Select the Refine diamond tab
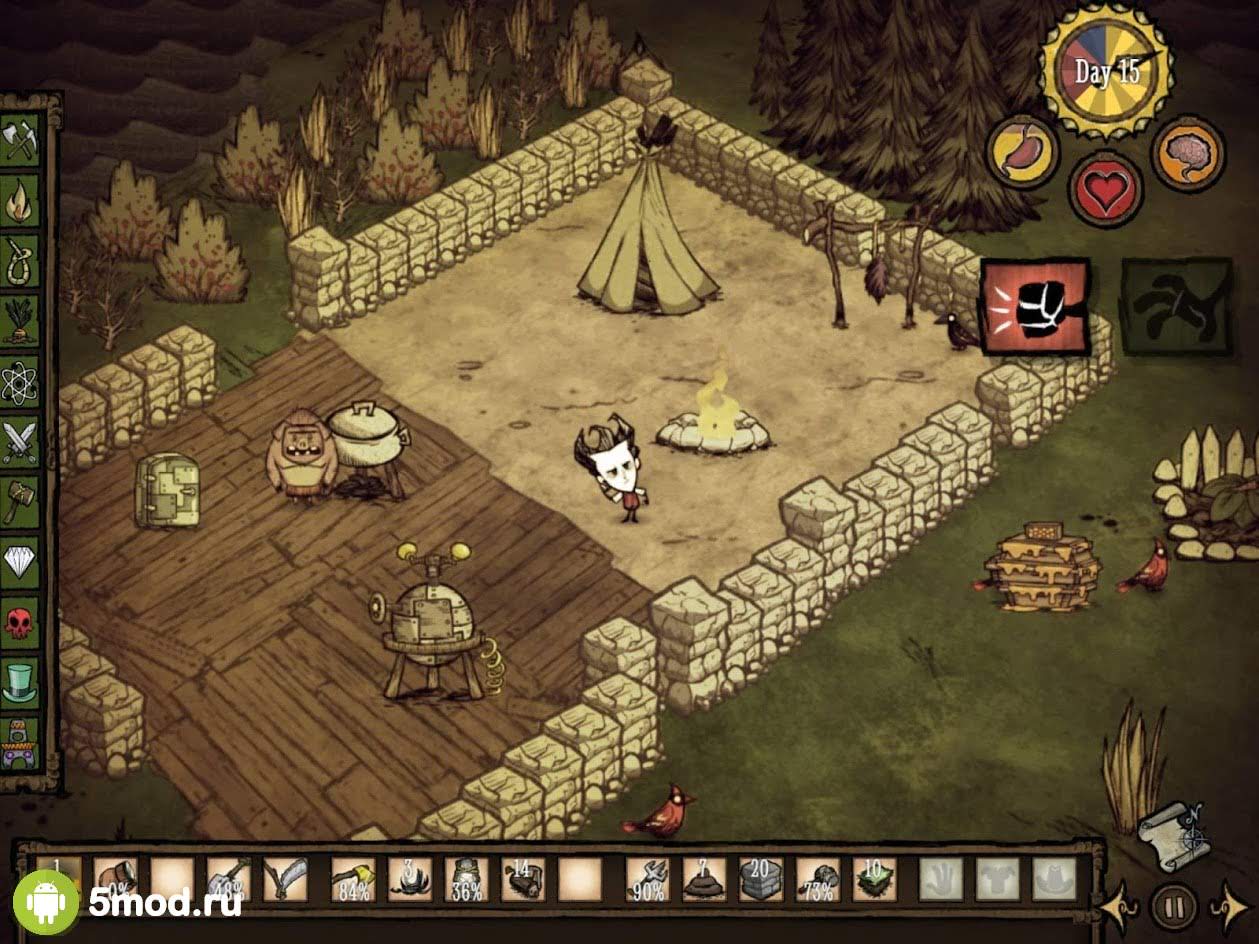The image size is (1259, 944). [20, 562]
